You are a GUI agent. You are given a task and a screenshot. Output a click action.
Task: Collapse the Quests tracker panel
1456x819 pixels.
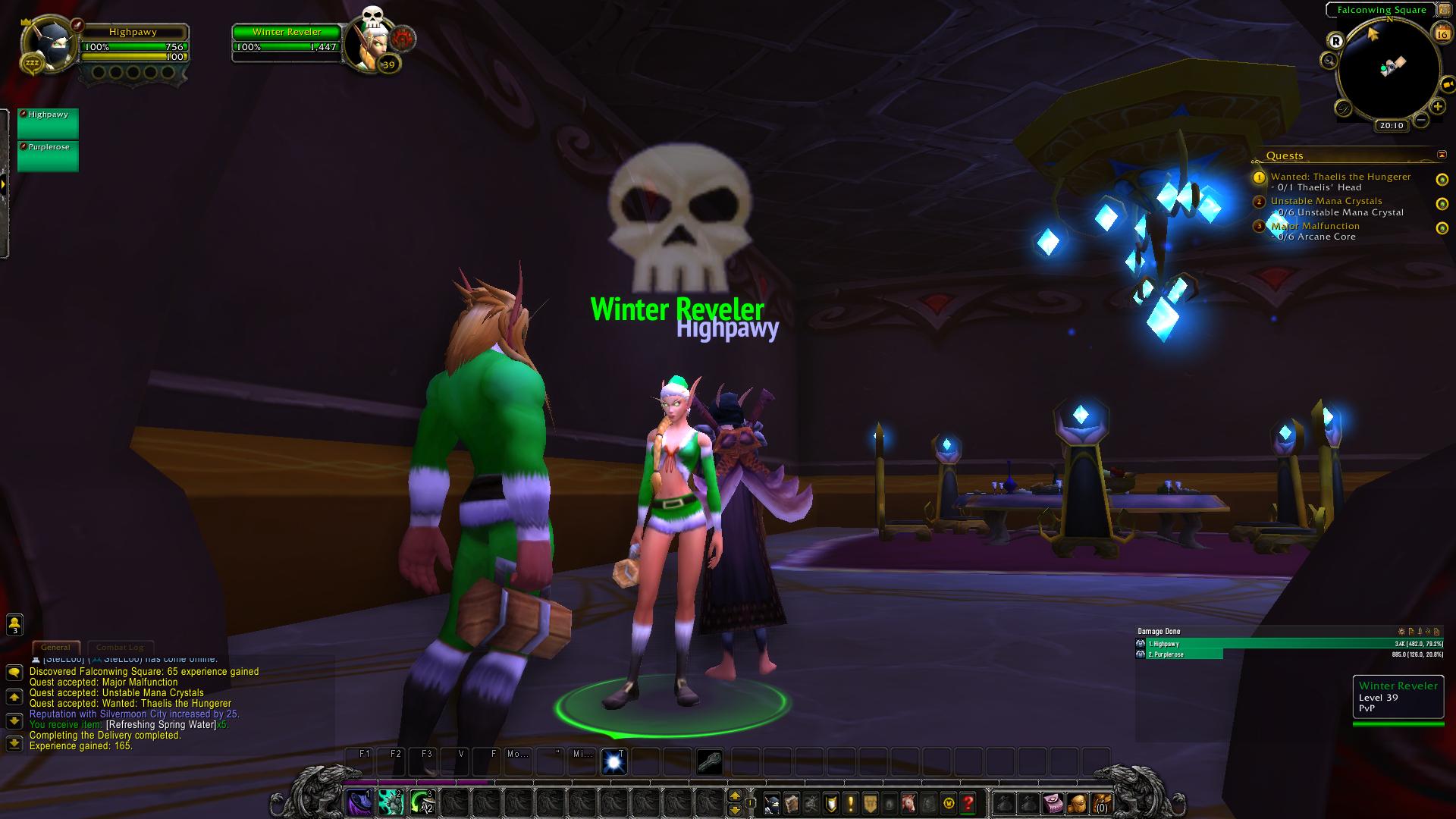(x=1442, y=155)
